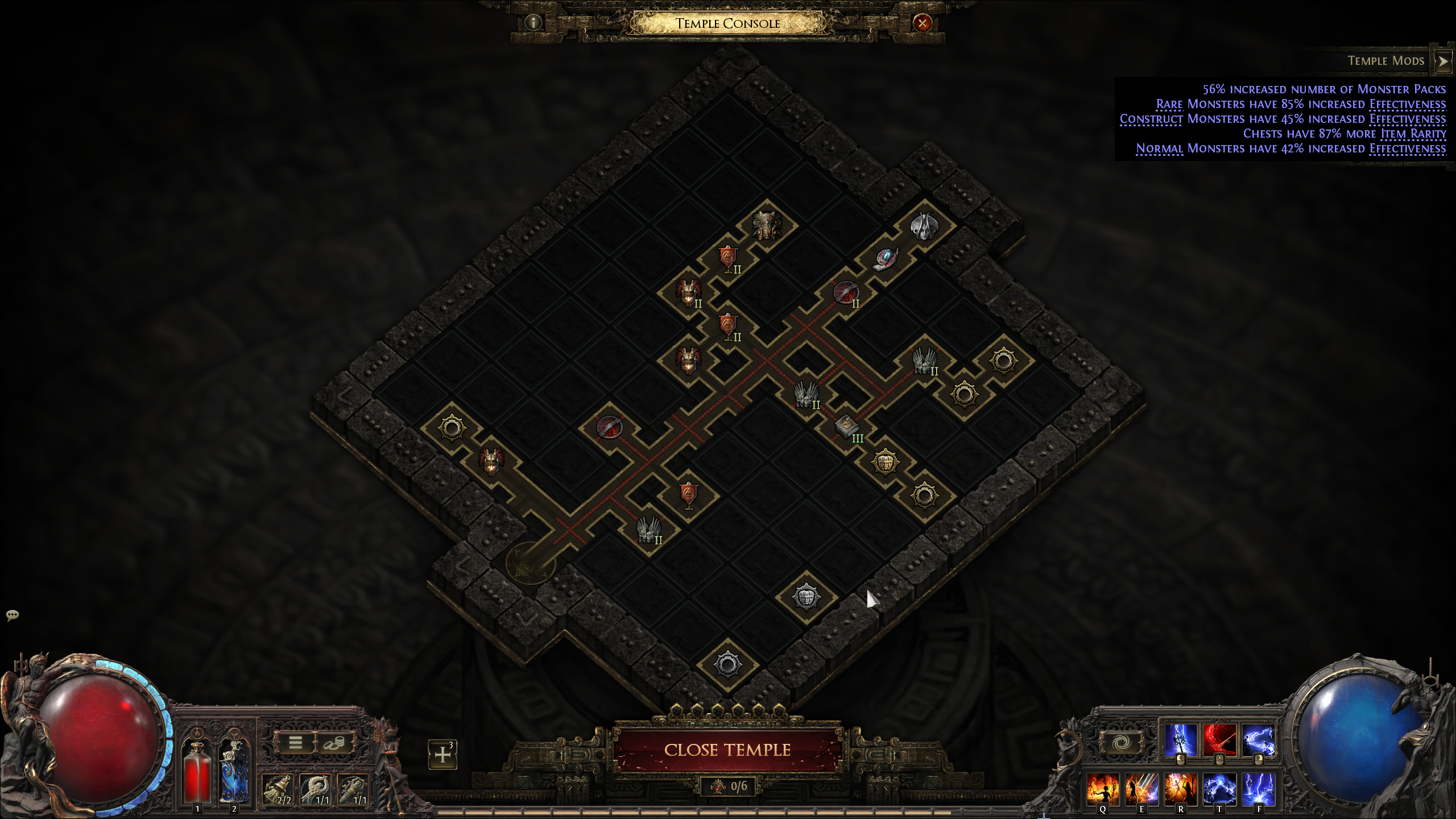Image resolution: width=1456 pixels, height=819 pixels.
Task: Open the three-line main menu button
Action: pyautogui.click(x=295, y=742)
